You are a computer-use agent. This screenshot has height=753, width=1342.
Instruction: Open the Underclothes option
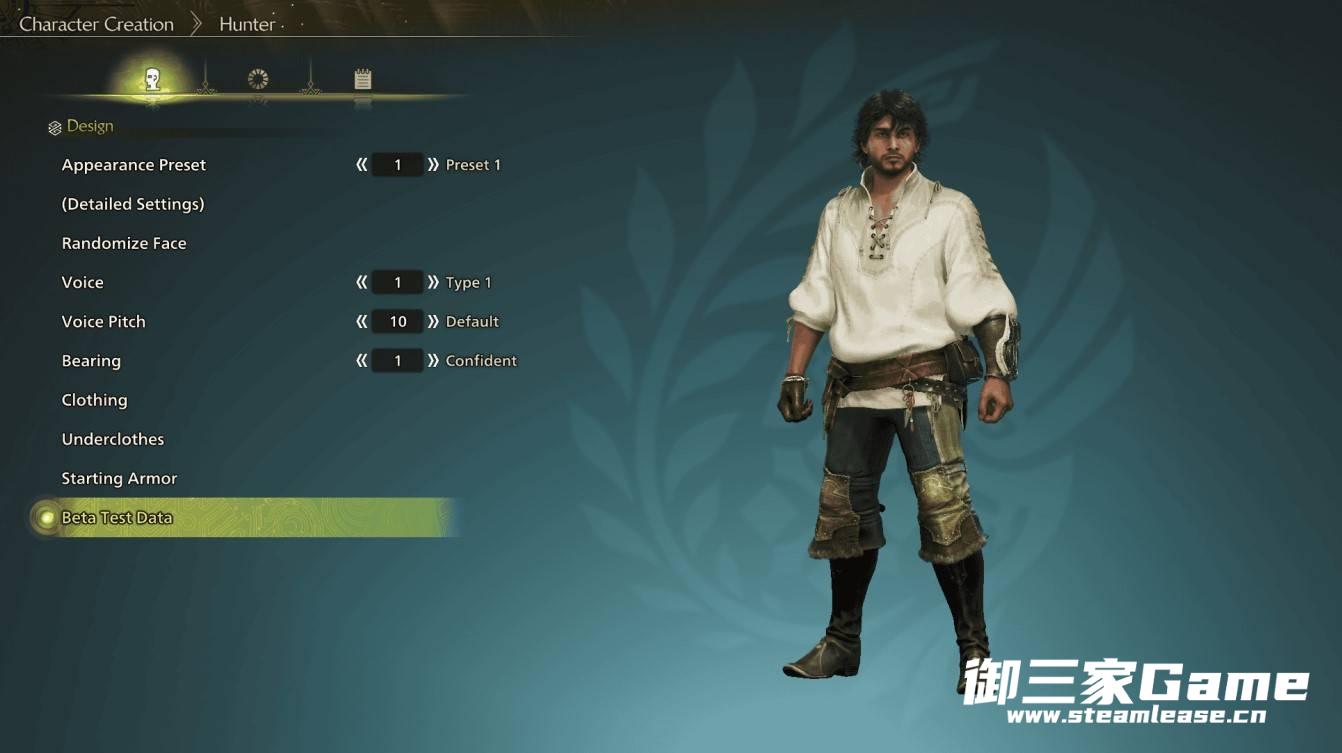pyautogui.click(x=113, y=439)
